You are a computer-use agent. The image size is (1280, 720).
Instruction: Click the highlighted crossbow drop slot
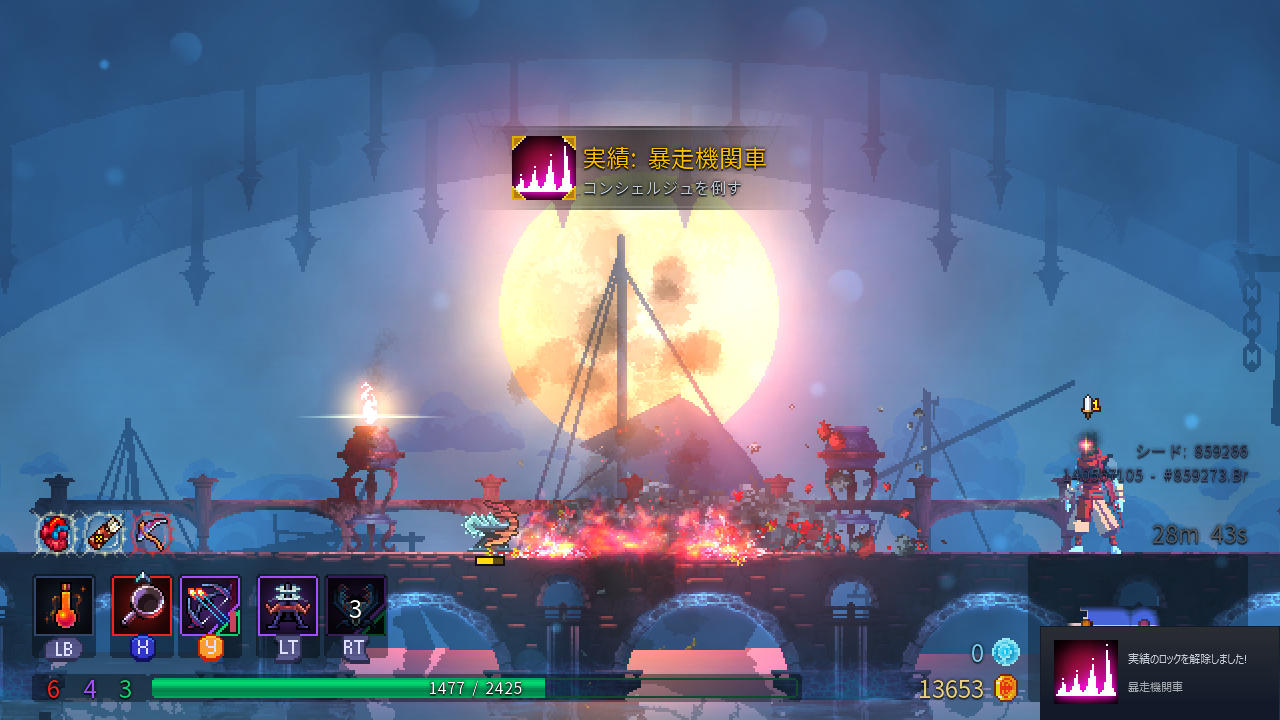pyautogui.click(x=151, y=534)
